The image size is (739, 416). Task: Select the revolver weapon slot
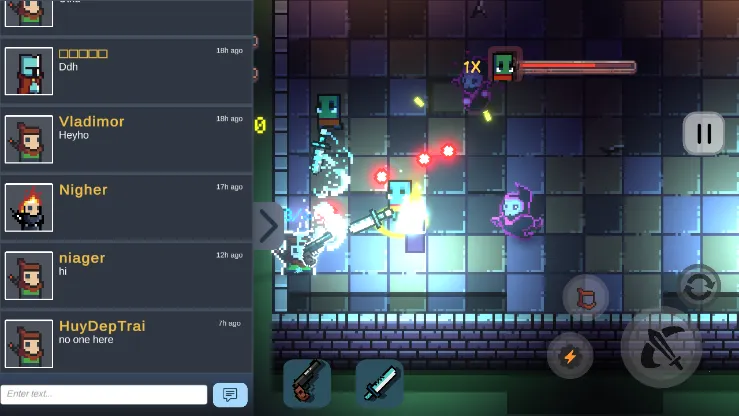pos(307,383)
